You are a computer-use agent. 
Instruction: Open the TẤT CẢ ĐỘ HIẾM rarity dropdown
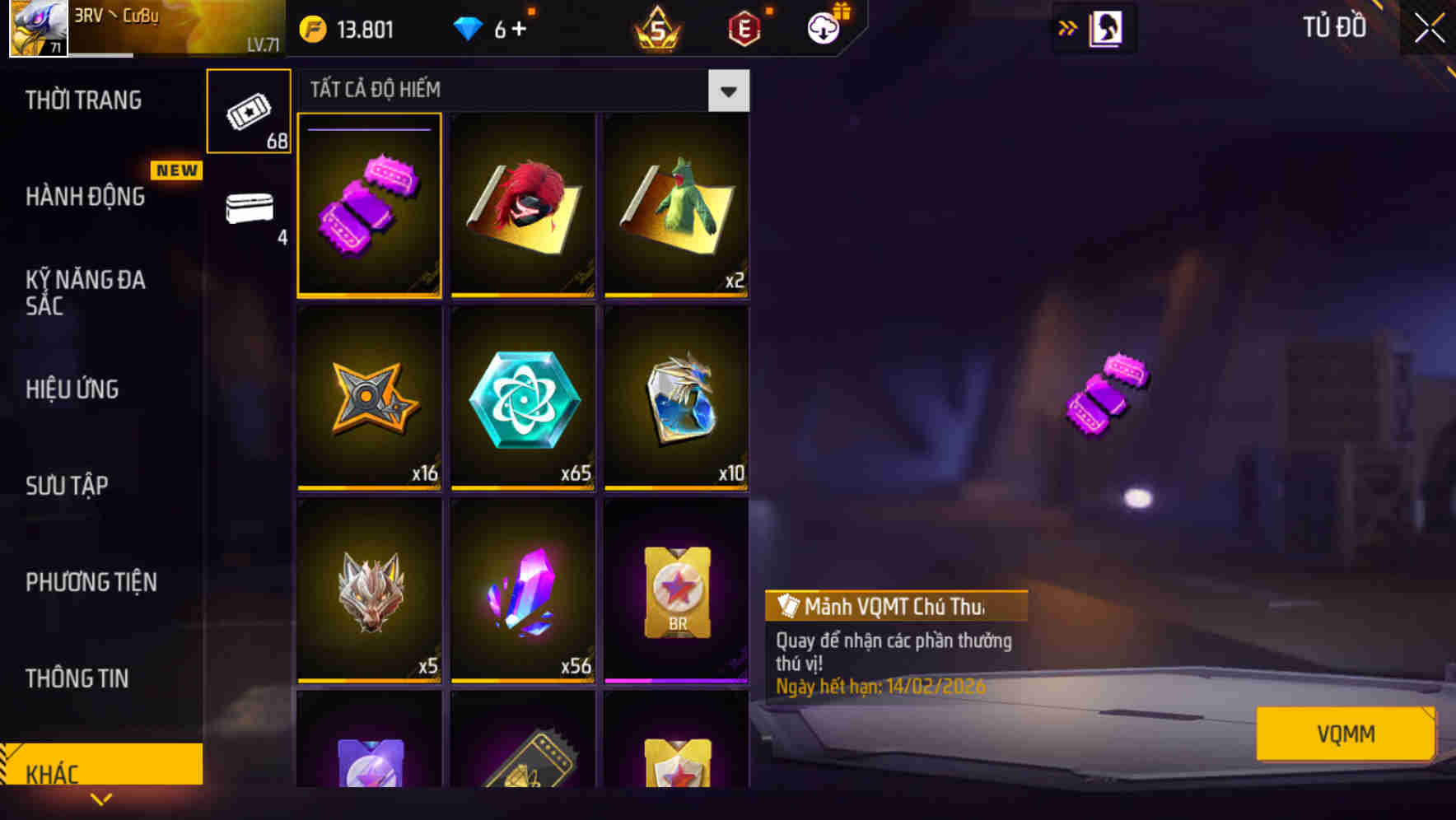click(728, 91)
